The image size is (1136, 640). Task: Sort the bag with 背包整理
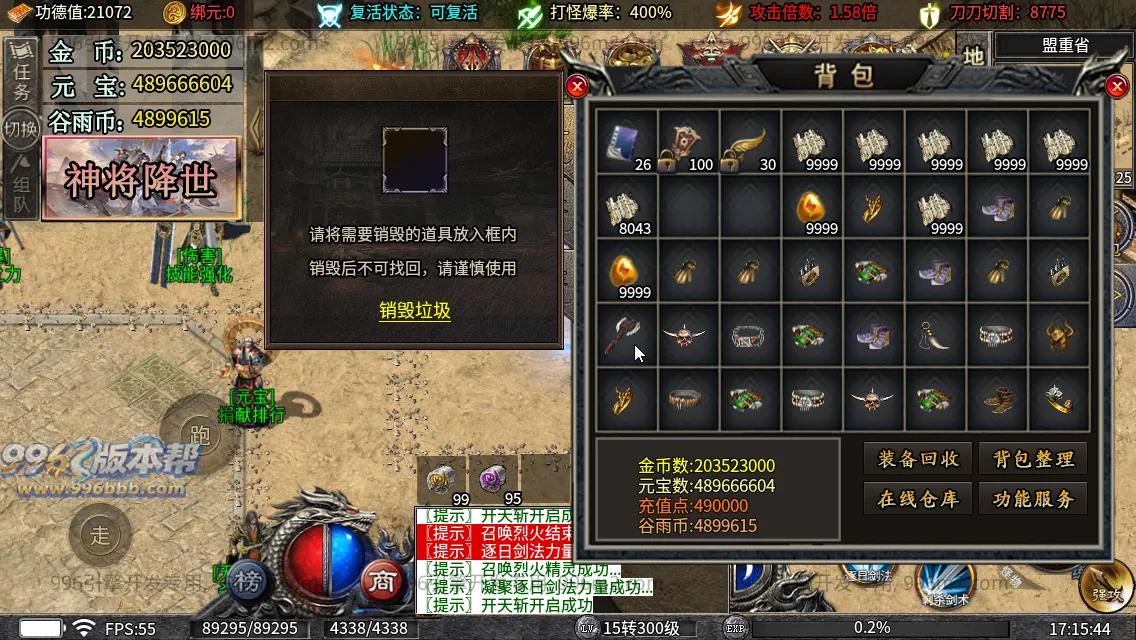click(x=1033, y=459)
